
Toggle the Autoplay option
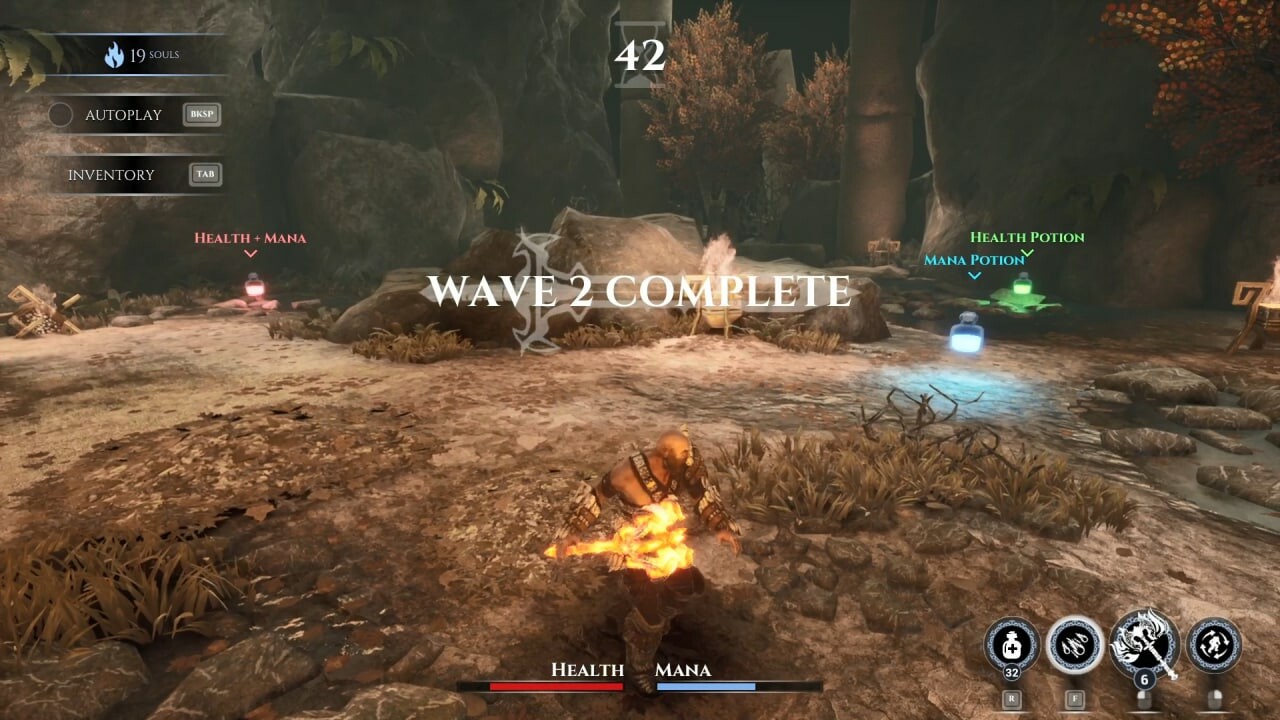coord(61,115)
